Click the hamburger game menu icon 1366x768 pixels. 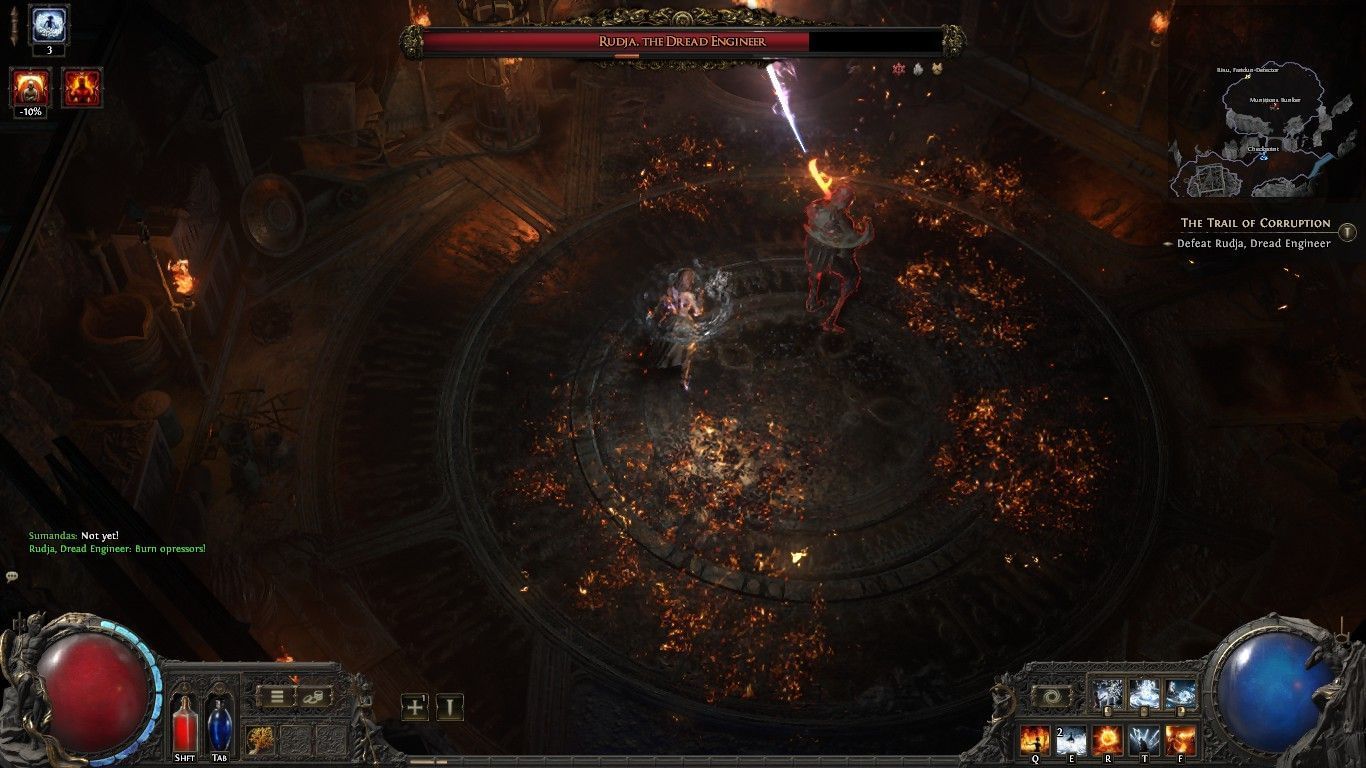[277, 697]
